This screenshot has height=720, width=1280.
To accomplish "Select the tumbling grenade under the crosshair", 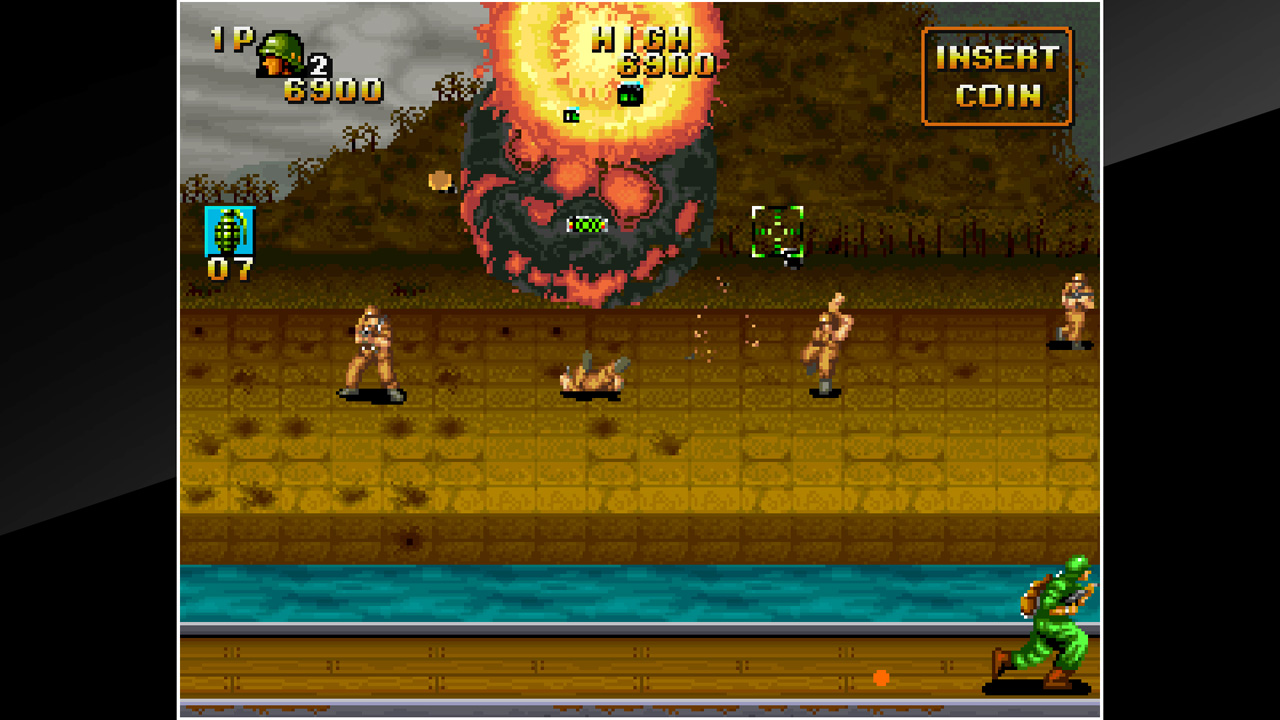I will pos(790,261).
